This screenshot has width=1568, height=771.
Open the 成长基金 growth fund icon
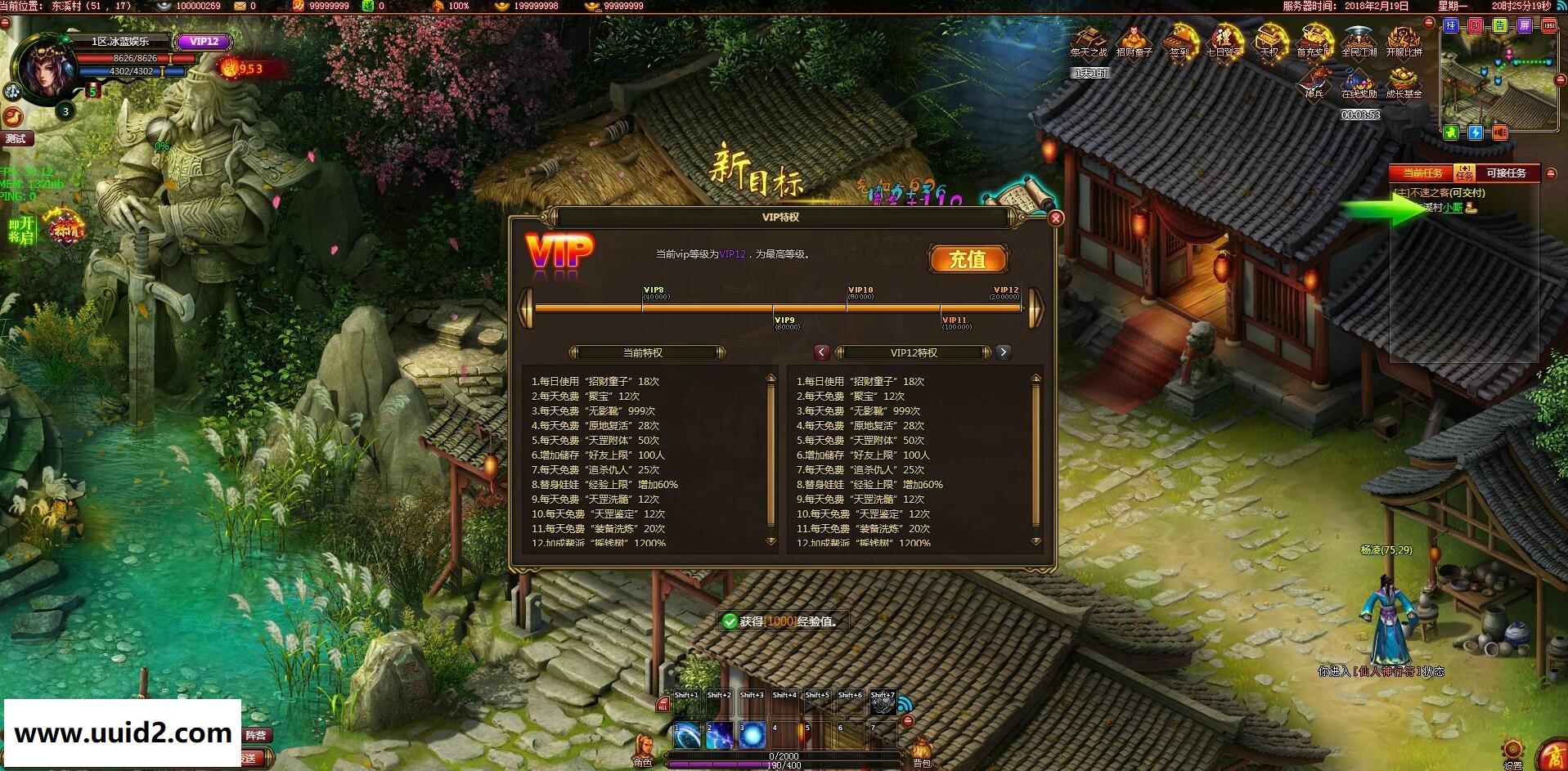[x=1401, y=79]
